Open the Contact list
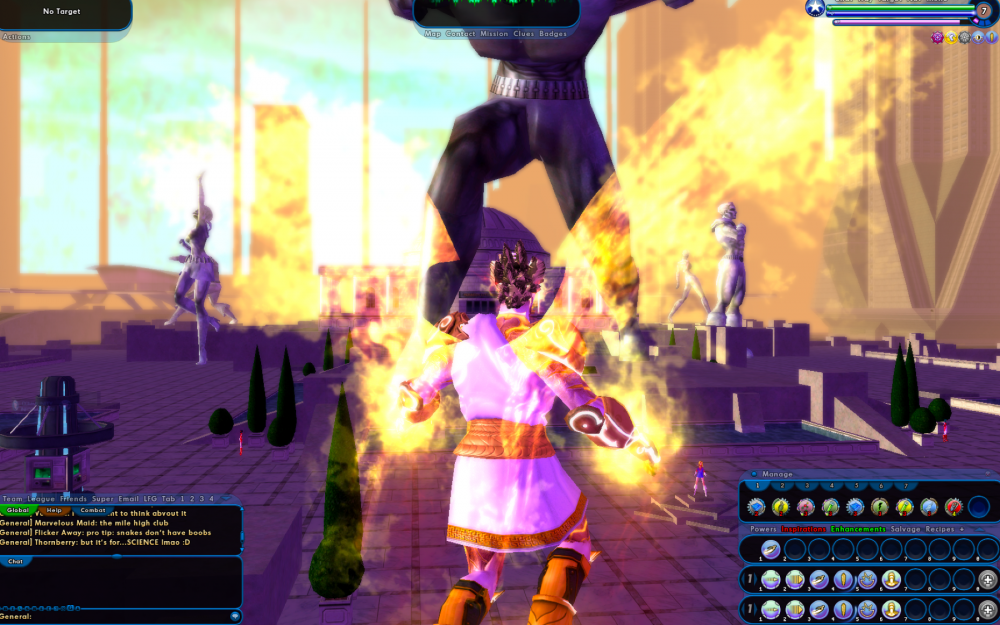The image size is (1000, 625). pos(461,34)
